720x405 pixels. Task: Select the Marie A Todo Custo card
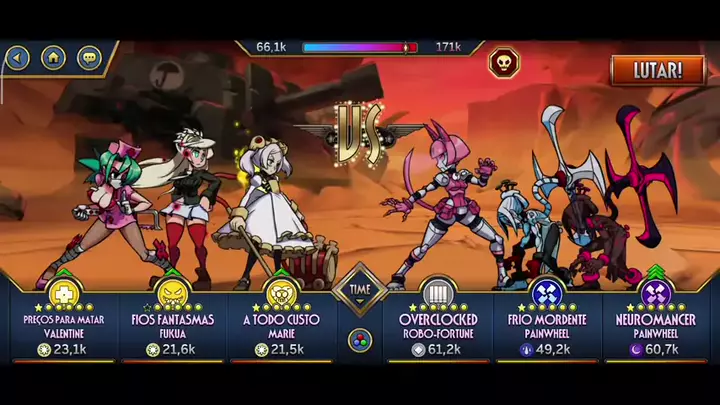281,320
